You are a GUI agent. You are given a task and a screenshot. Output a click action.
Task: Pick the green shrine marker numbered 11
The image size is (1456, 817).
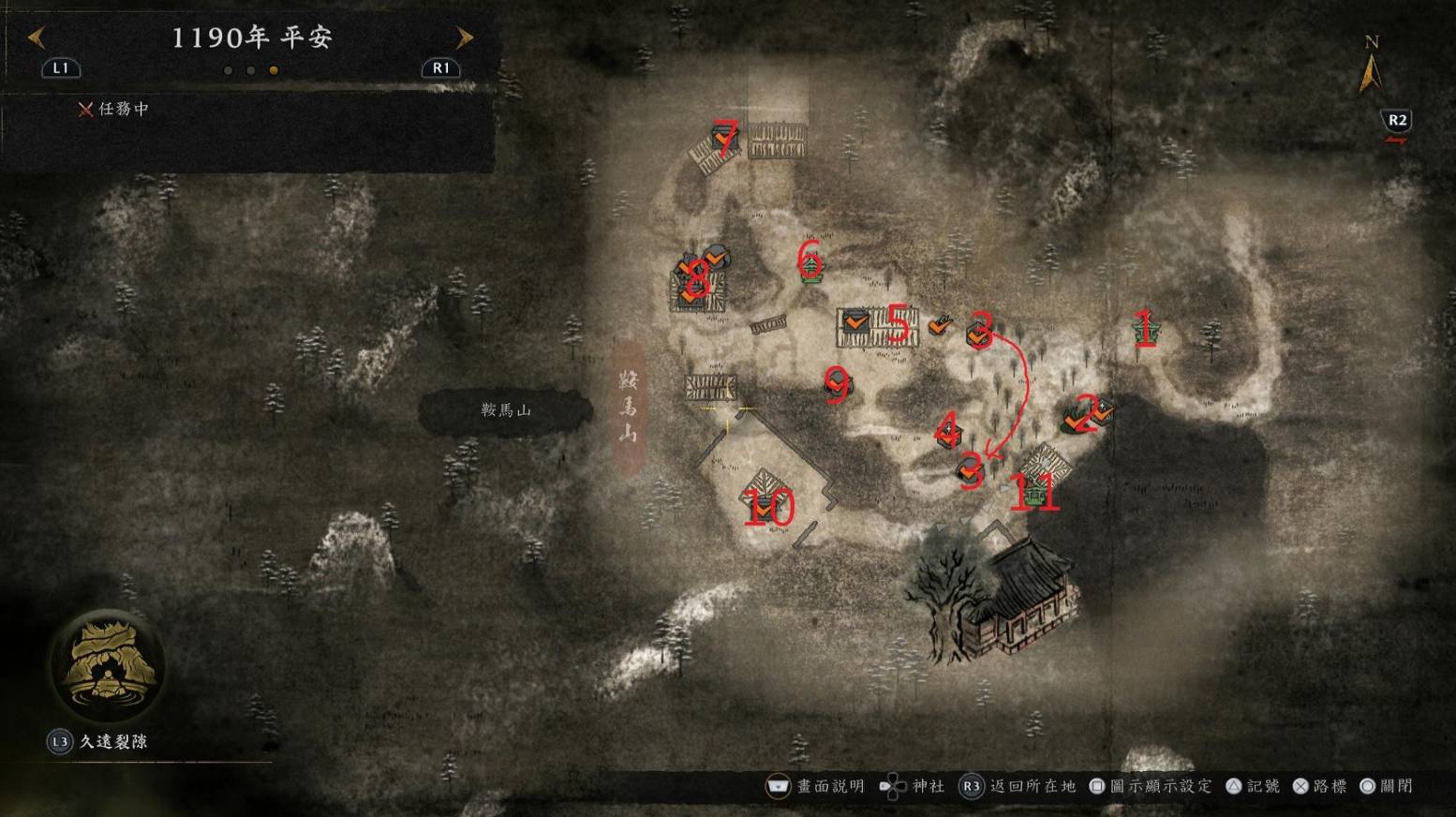point(1035,491)
